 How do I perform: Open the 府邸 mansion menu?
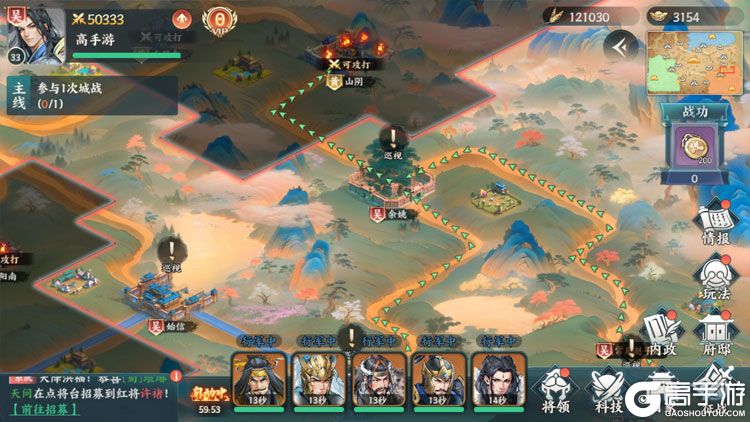[x=714, y=334]
